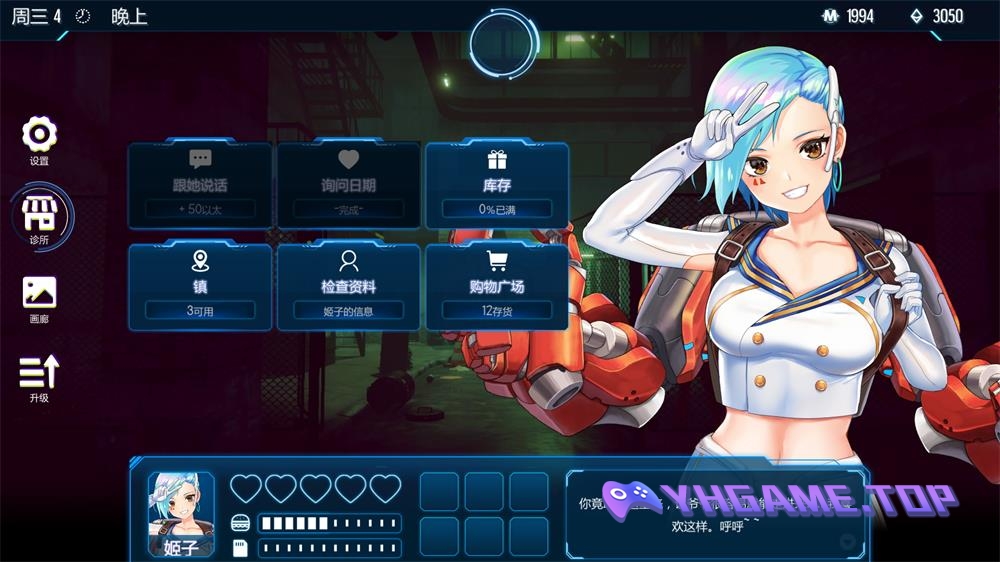Open the 镇 town locations
Screen dimensions: 1000x562
(200, 286)
